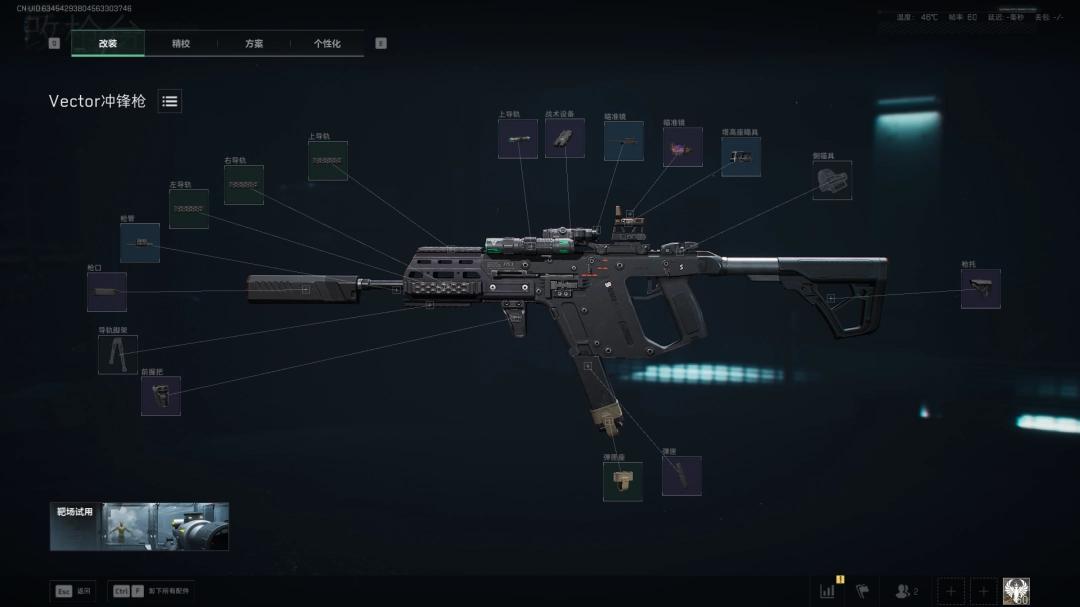Open the 弹匣 magazine slot

pyautogui.click(x=682, y=476)
